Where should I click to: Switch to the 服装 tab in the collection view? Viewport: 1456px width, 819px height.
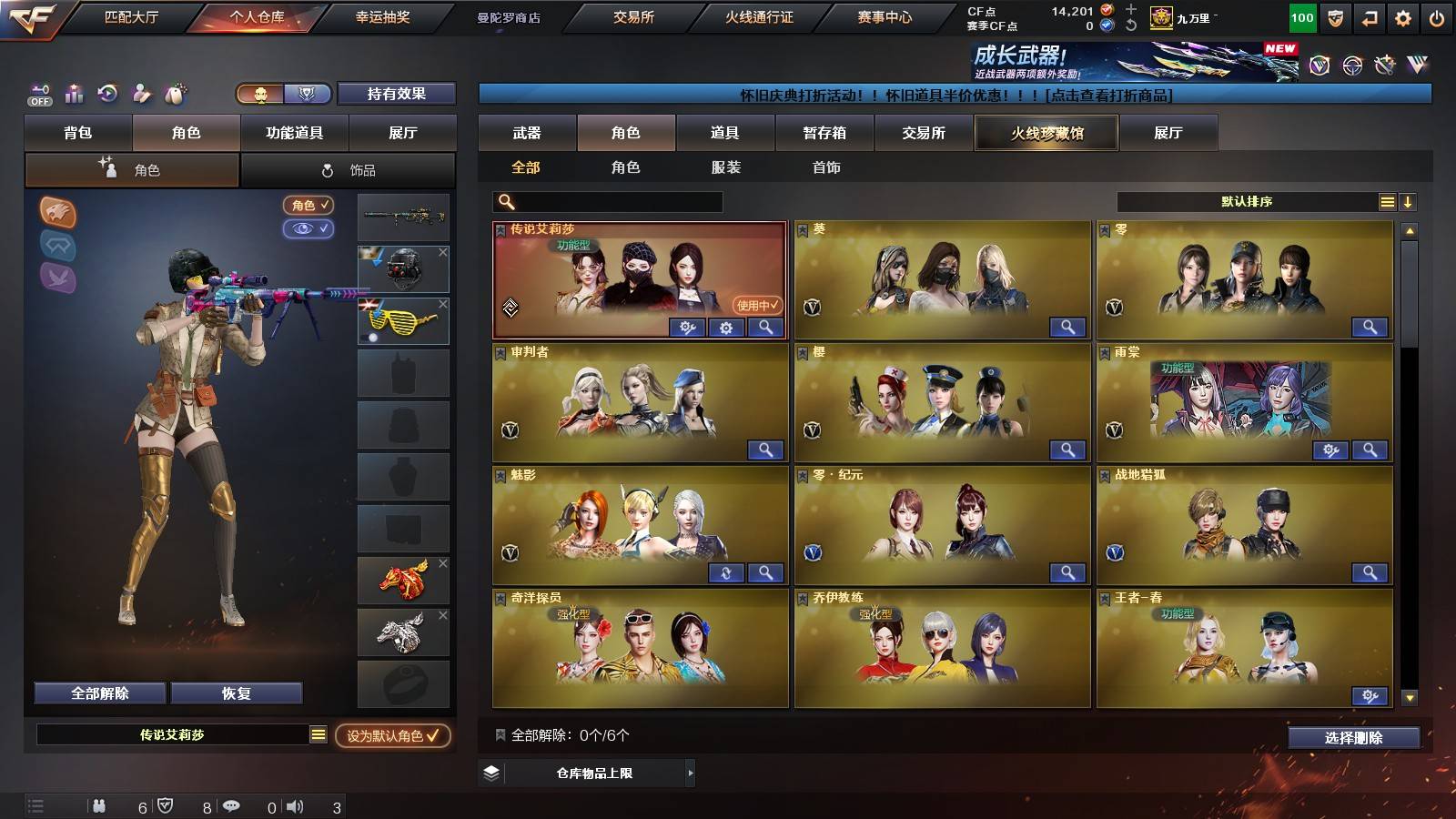click(x=724, y=167)
